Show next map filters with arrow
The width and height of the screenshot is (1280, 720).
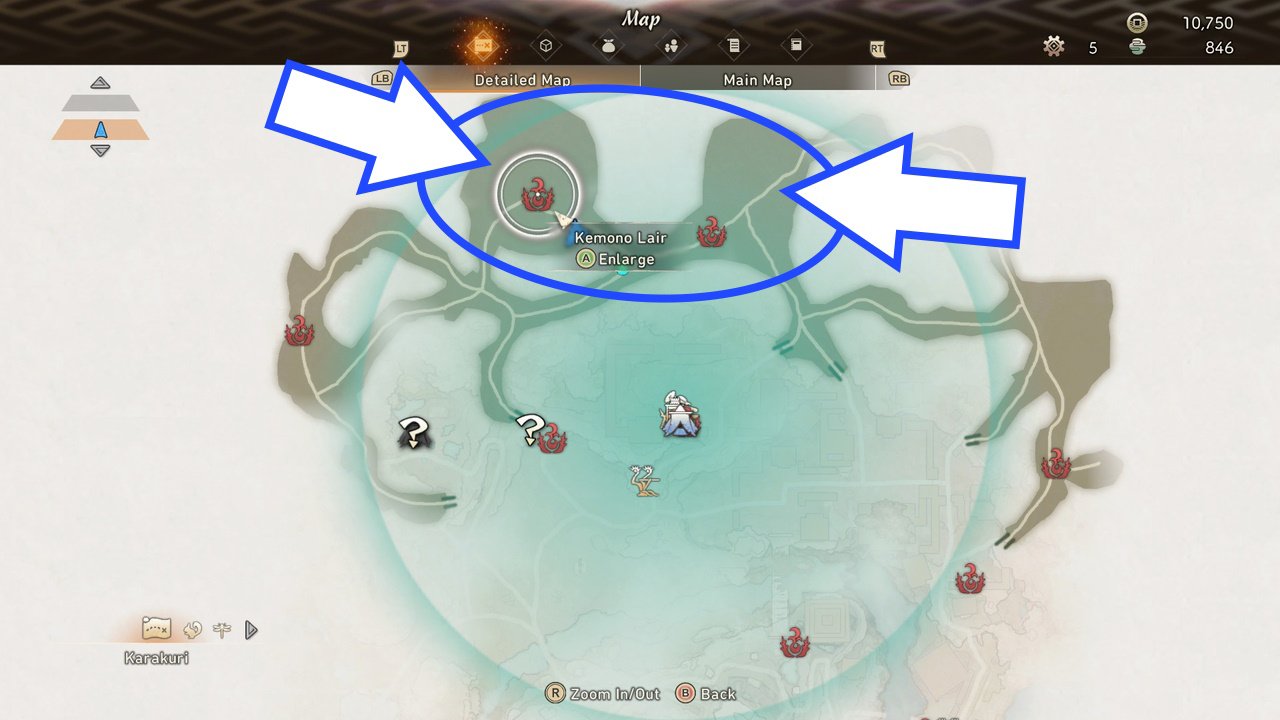coord(251,629)
